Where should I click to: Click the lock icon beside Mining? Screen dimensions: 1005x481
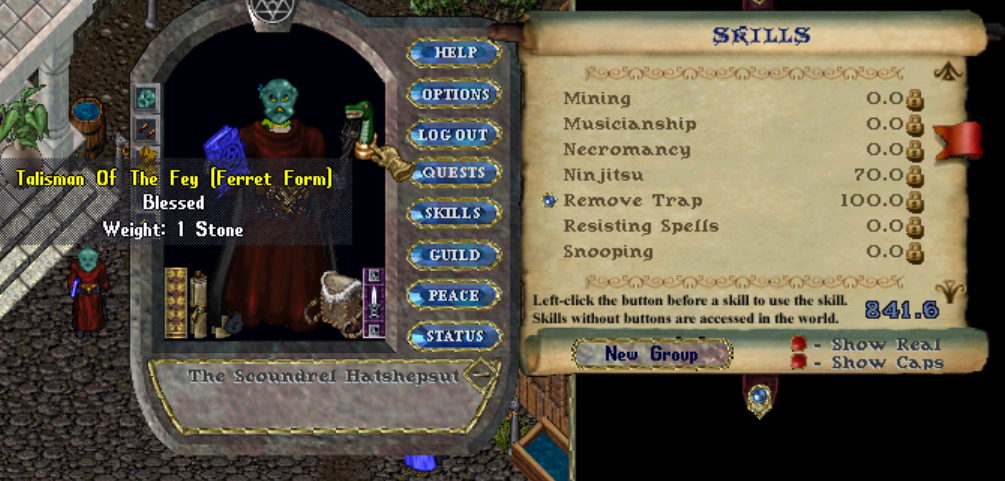click(x=914, y=99)
